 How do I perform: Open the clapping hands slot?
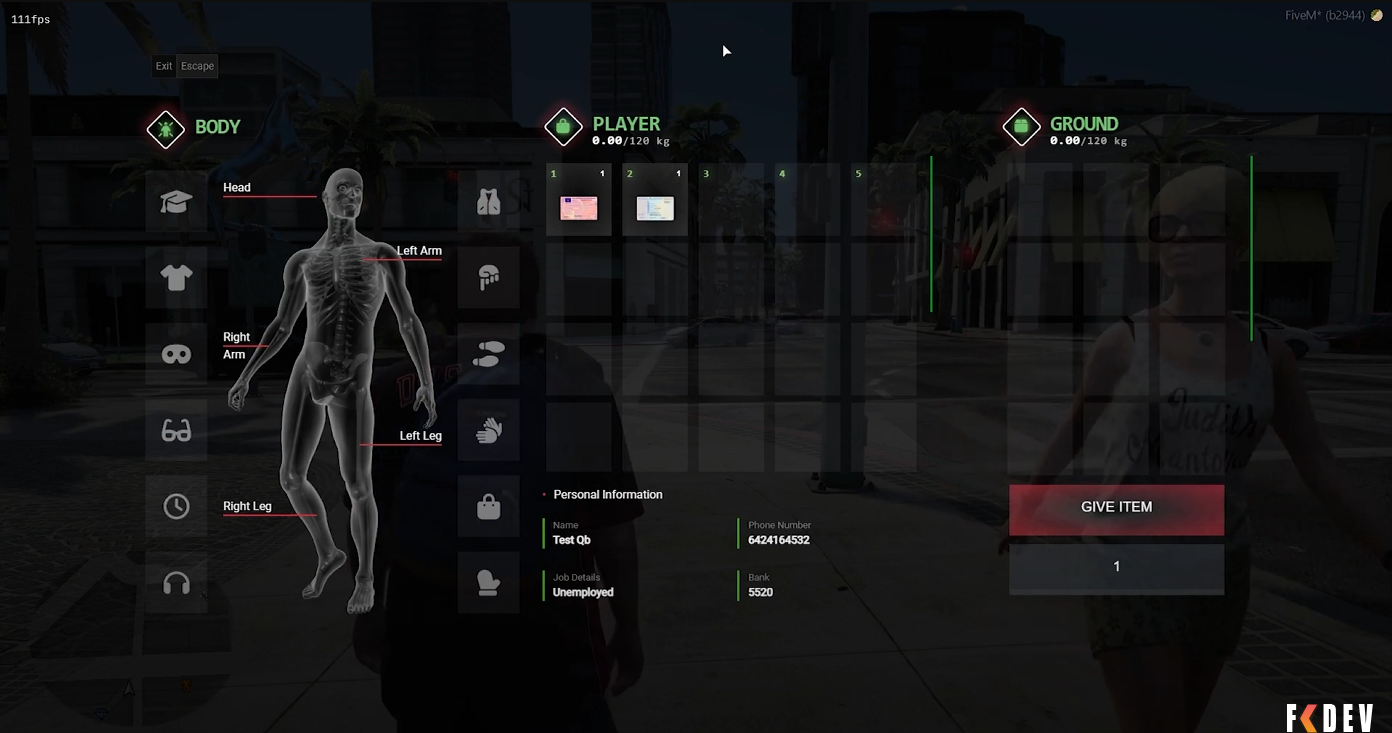click(x=488, y=430)
